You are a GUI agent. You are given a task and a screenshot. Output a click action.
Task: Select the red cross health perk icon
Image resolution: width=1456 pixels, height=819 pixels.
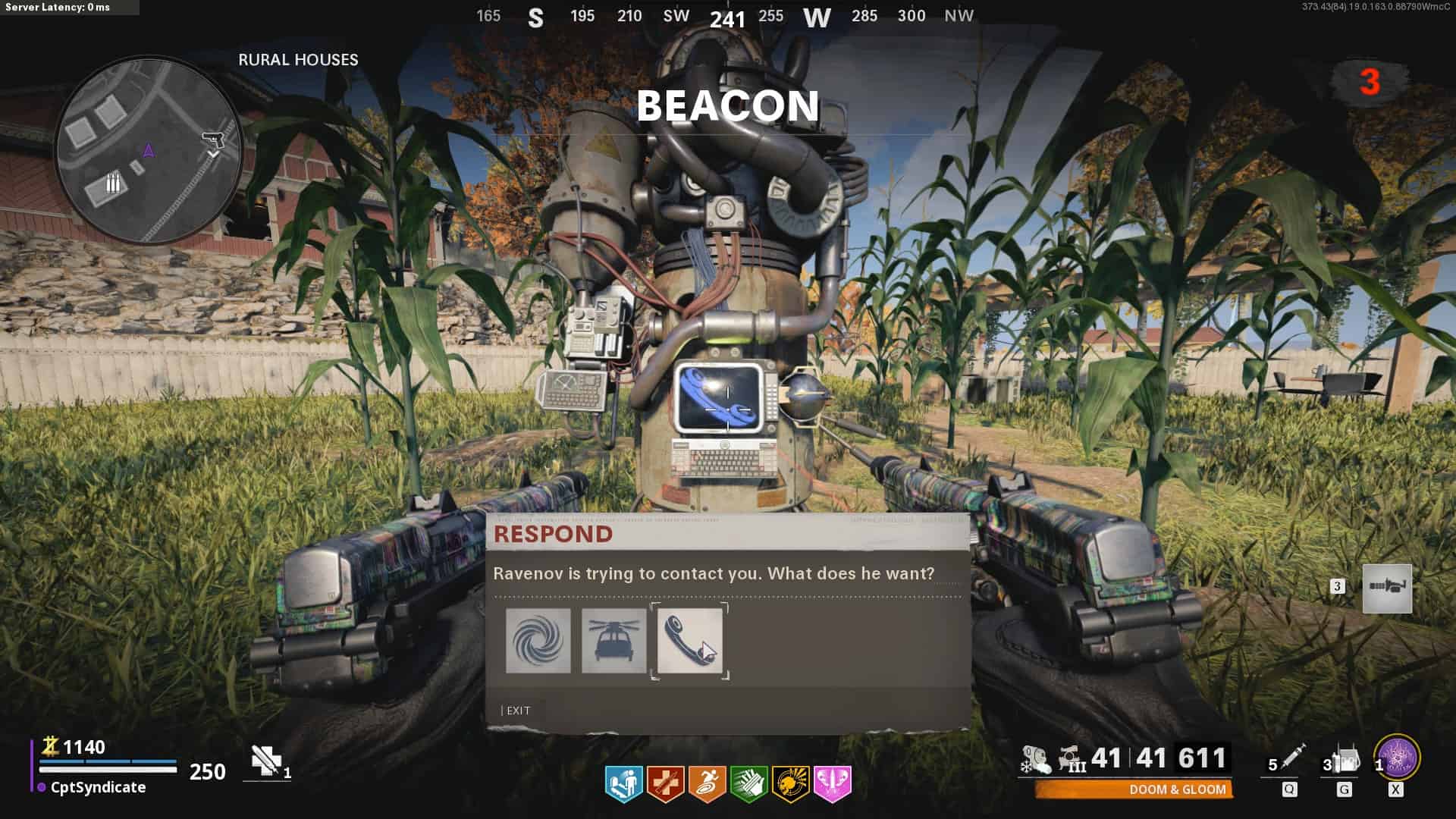(x=665, y=783)
